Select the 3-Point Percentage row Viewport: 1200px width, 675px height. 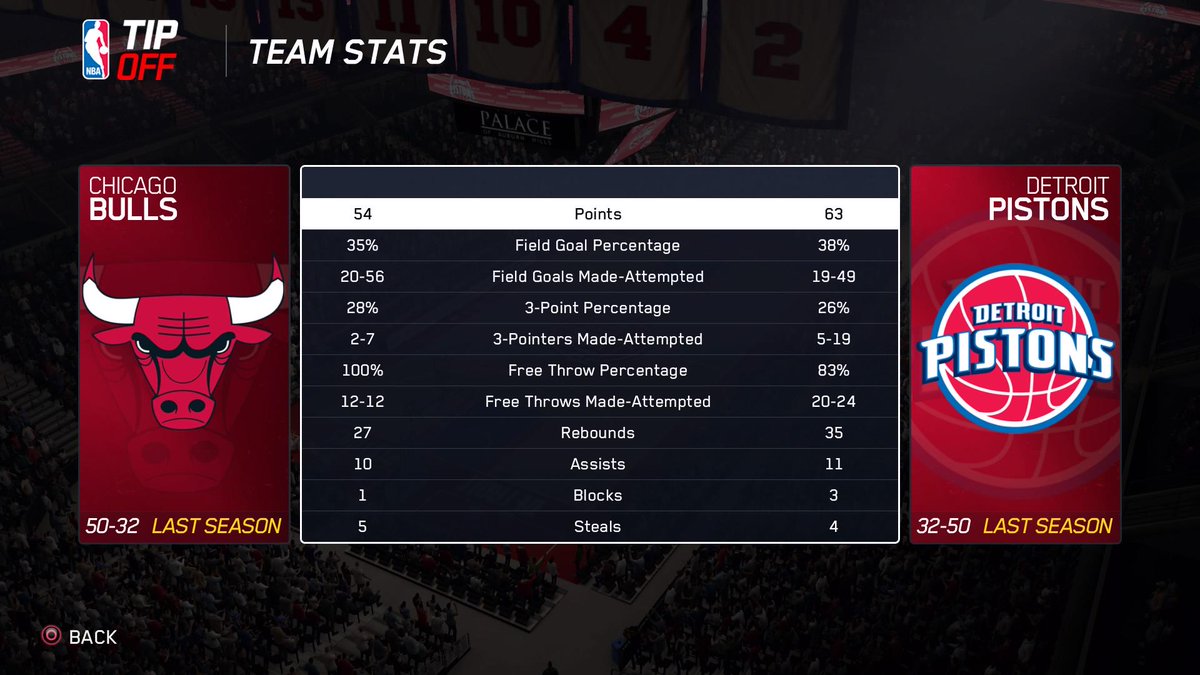598,308
